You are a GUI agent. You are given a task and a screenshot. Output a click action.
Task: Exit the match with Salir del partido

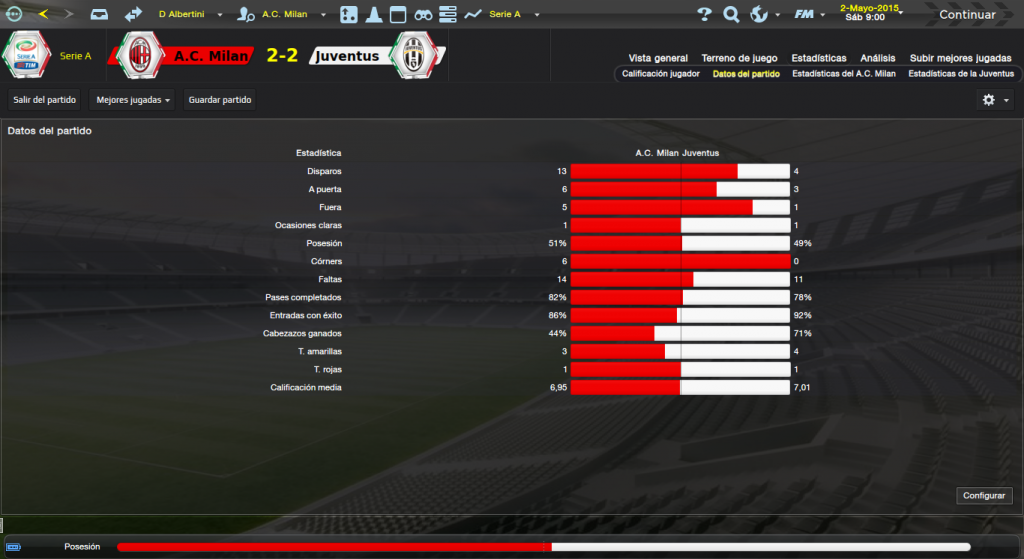(x=45, y=100)
